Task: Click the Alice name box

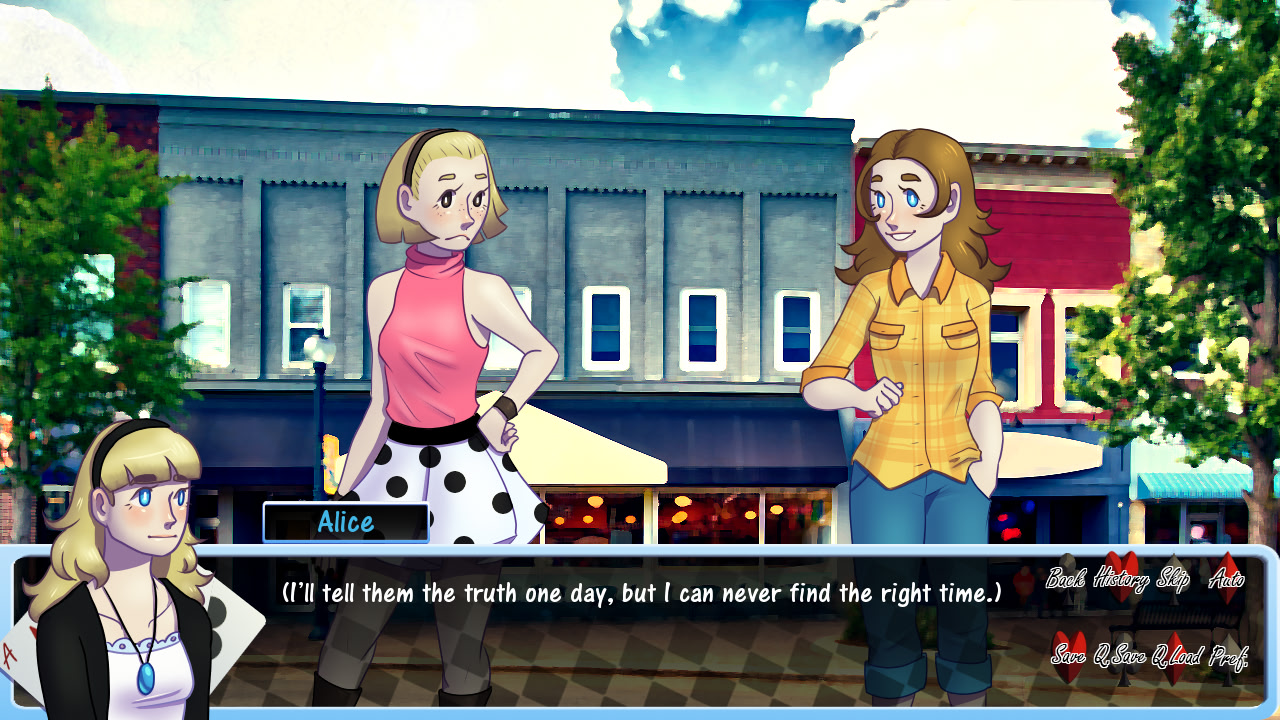Action: pos(348,522)
